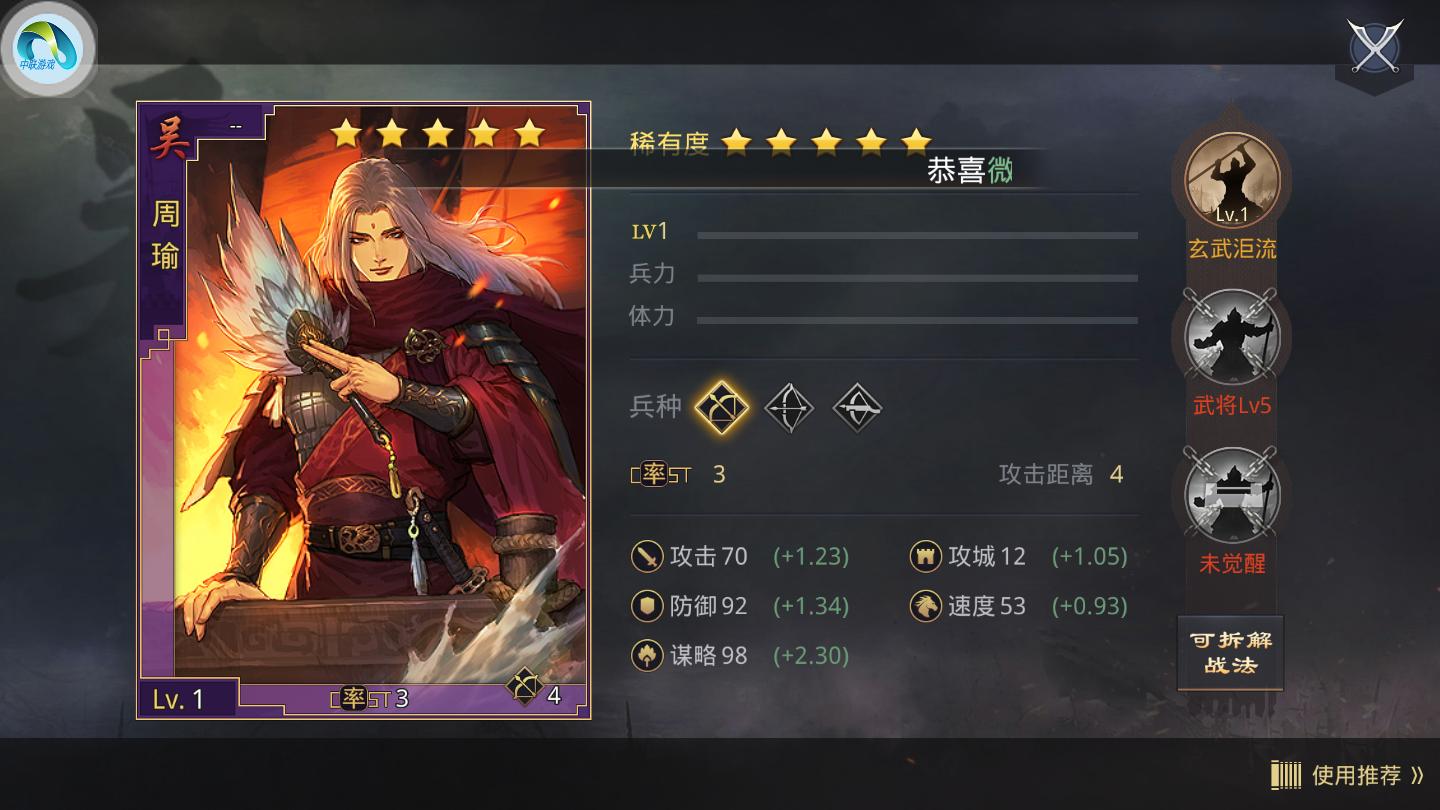Select the rightmost crossbow troop type icon

click(x=856, y=407)
